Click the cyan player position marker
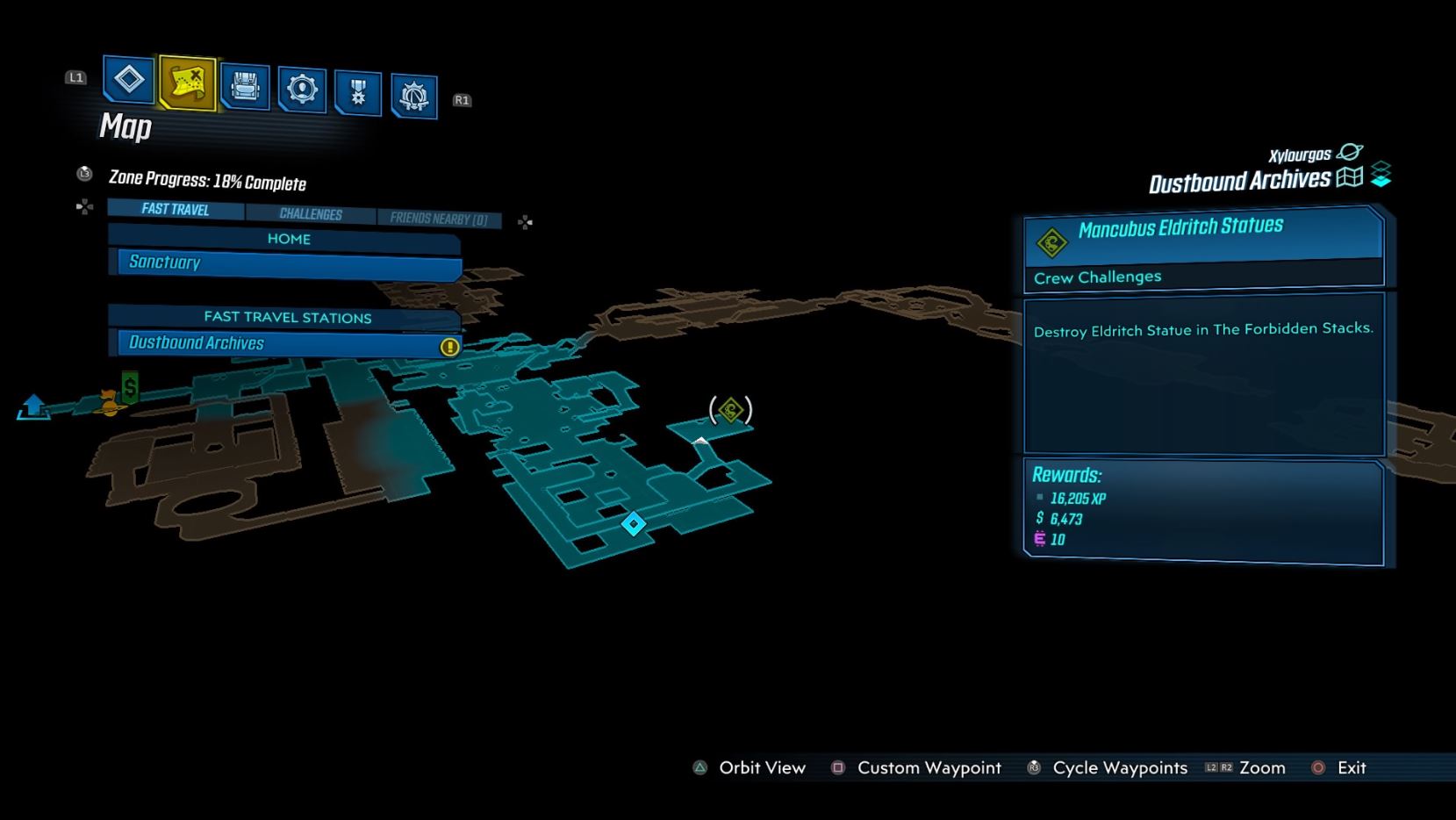This screenshot has height=820, width=1456. point(634,524)
